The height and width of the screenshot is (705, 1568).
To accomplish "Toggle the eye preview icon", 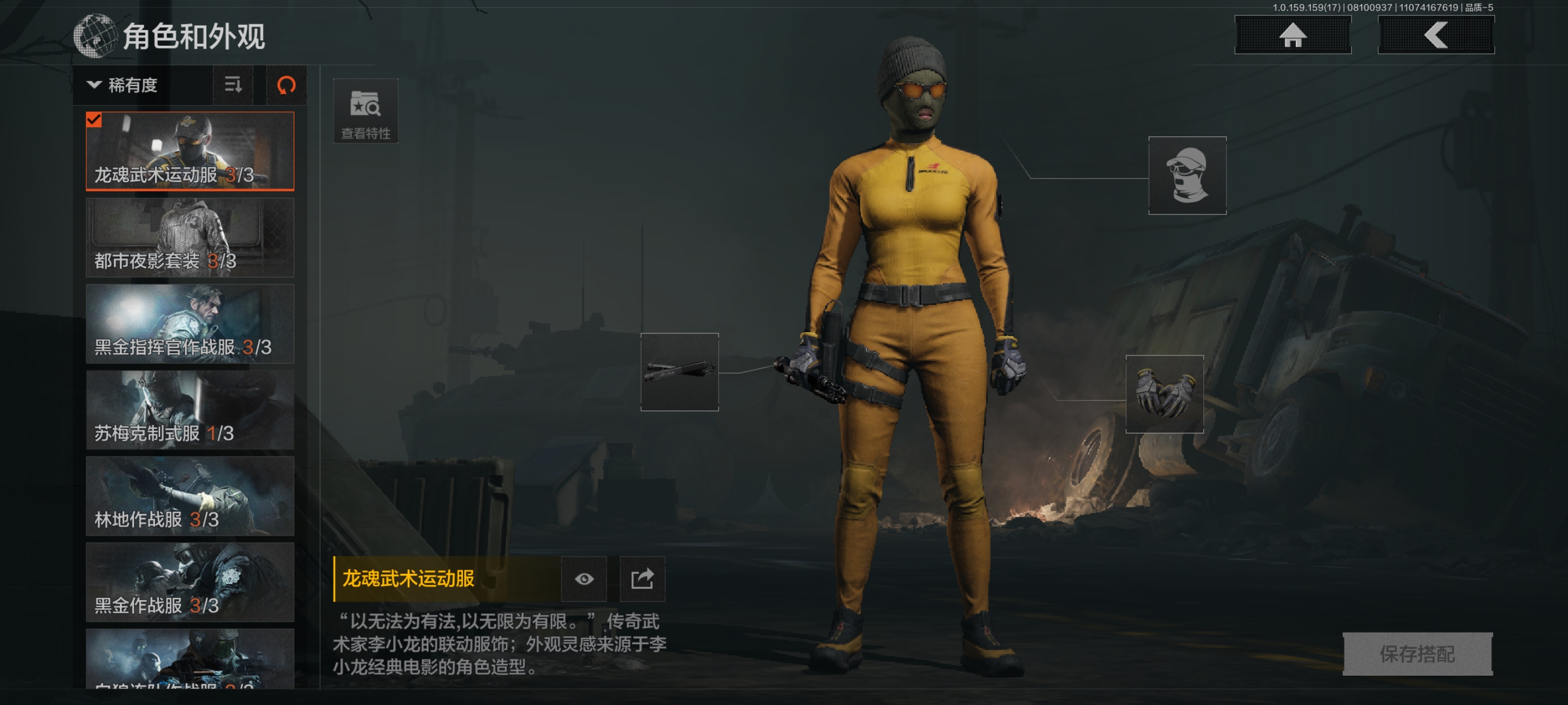I will point(584,578).
